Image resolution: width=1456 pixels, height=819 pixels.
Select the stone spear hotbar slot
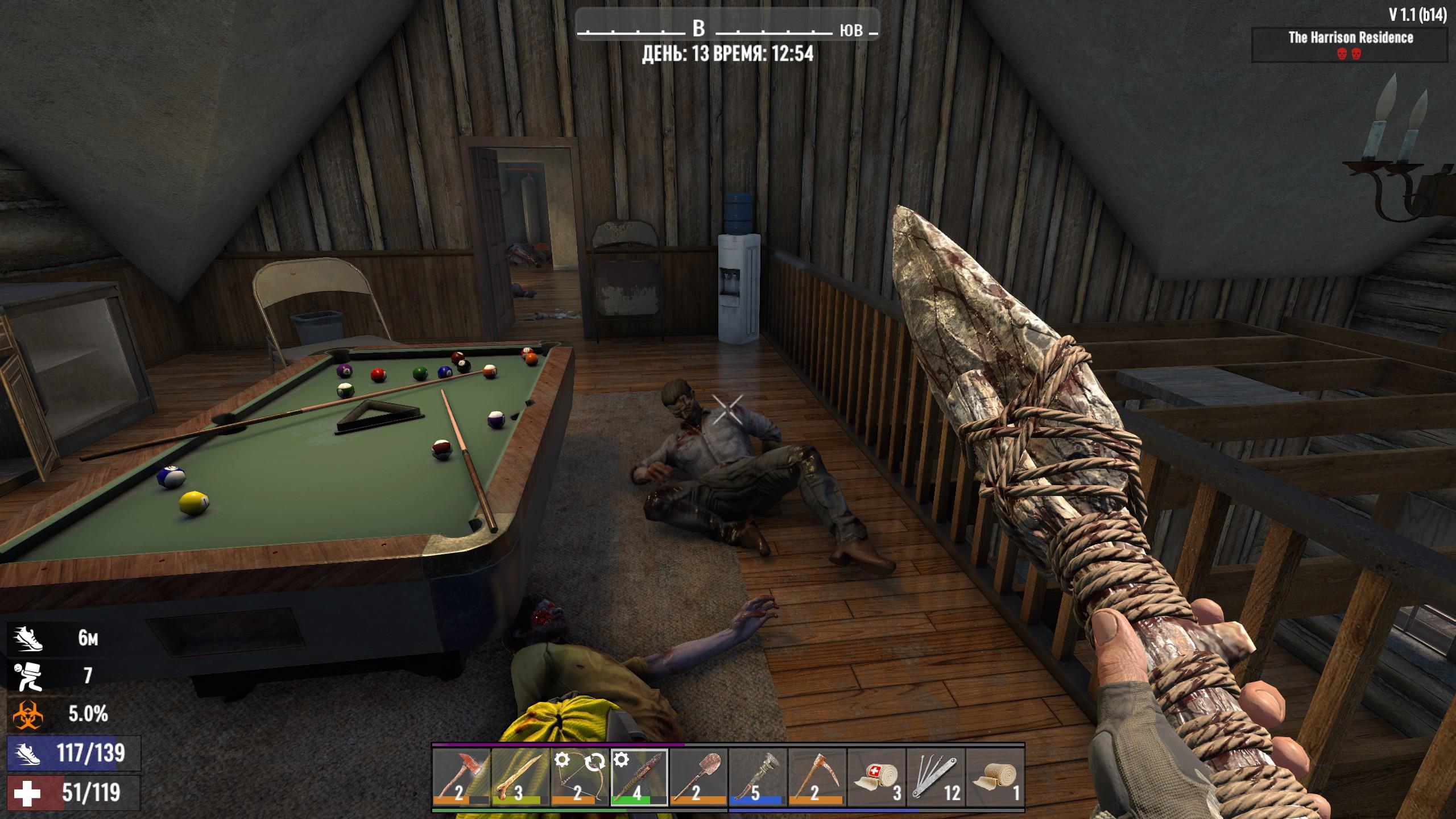point(639,777)
